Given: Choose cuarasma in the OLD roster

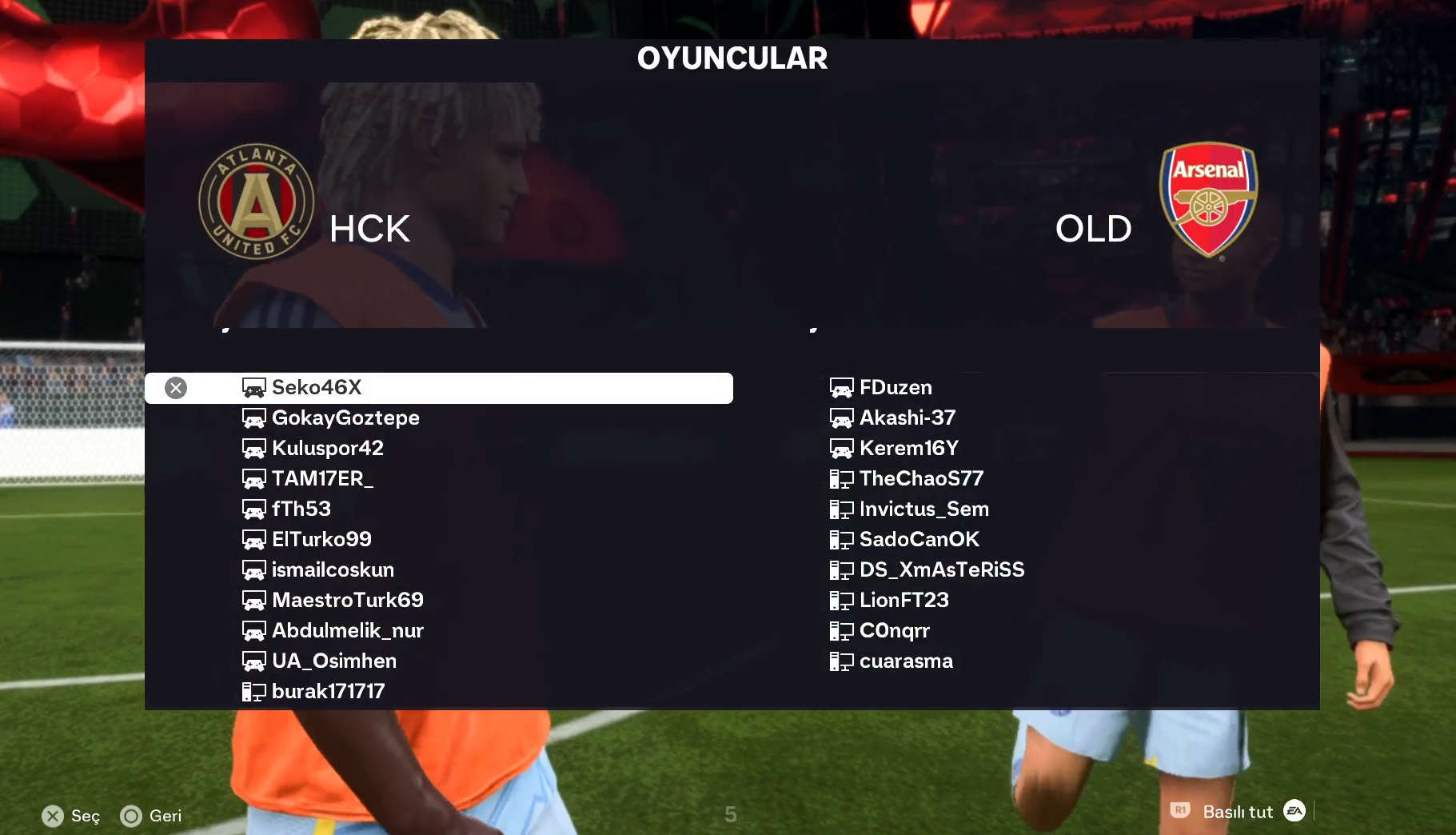Looking at the screenshot, I should point(905,661).
